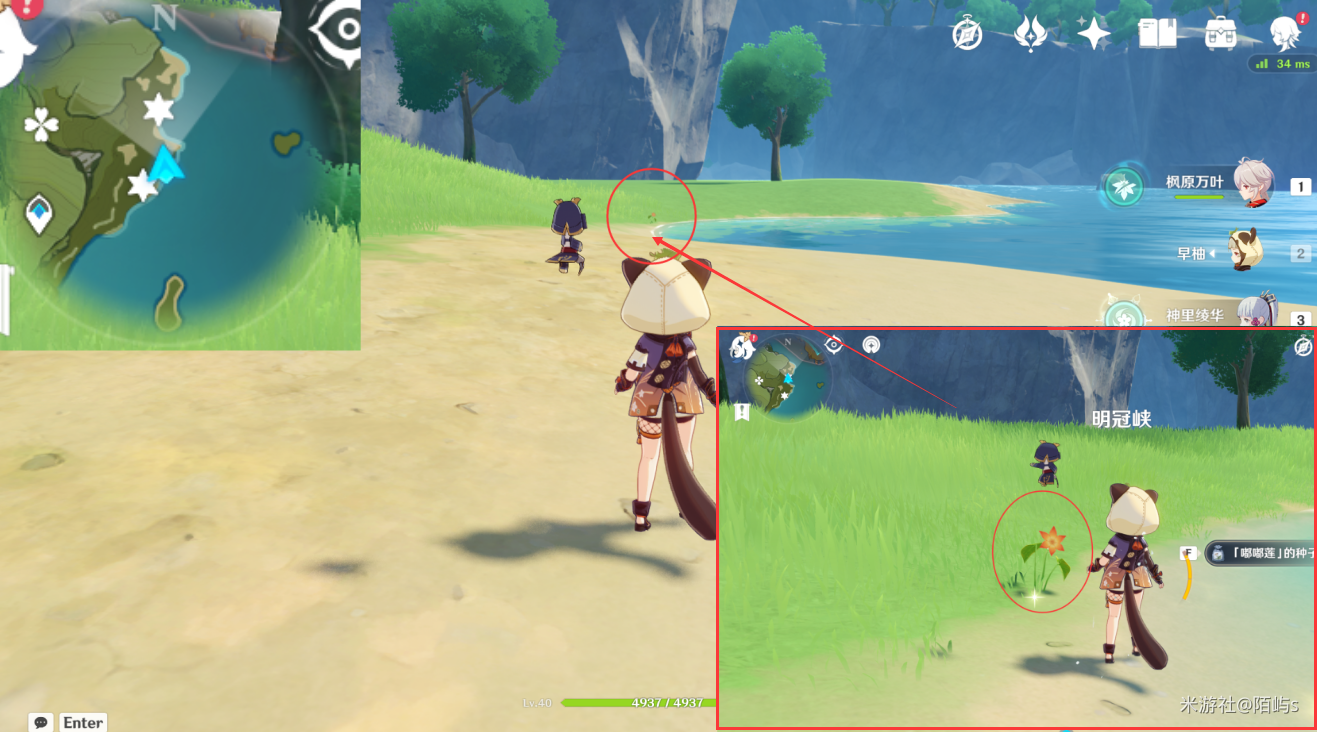This screenshot has width=1317, height=732.
Task: Open the backpack inventory
Action: (x=1221, y=34)
